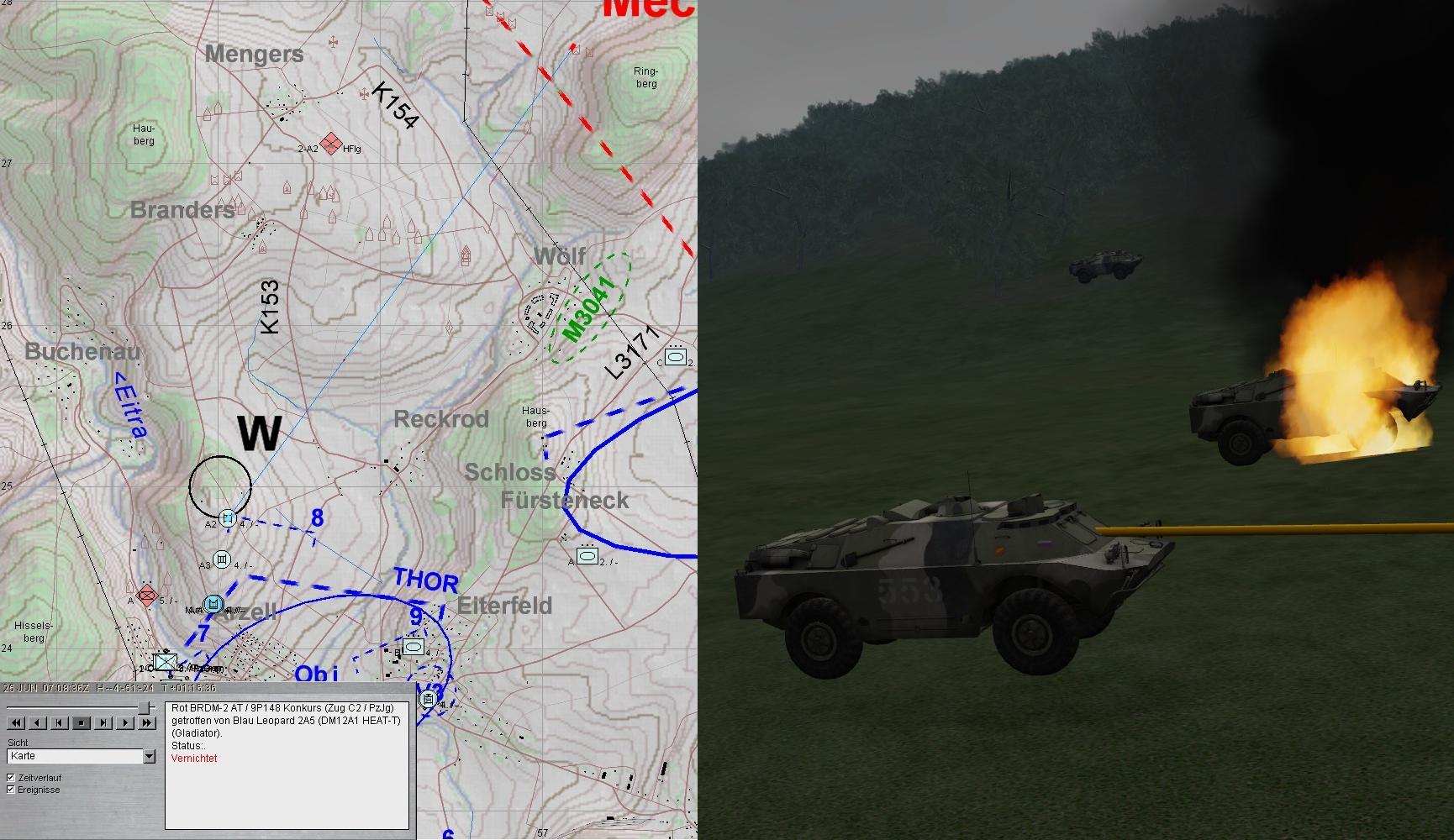Skip to the next event
This screenshot has height=840, width=1454.
point(103,722)
